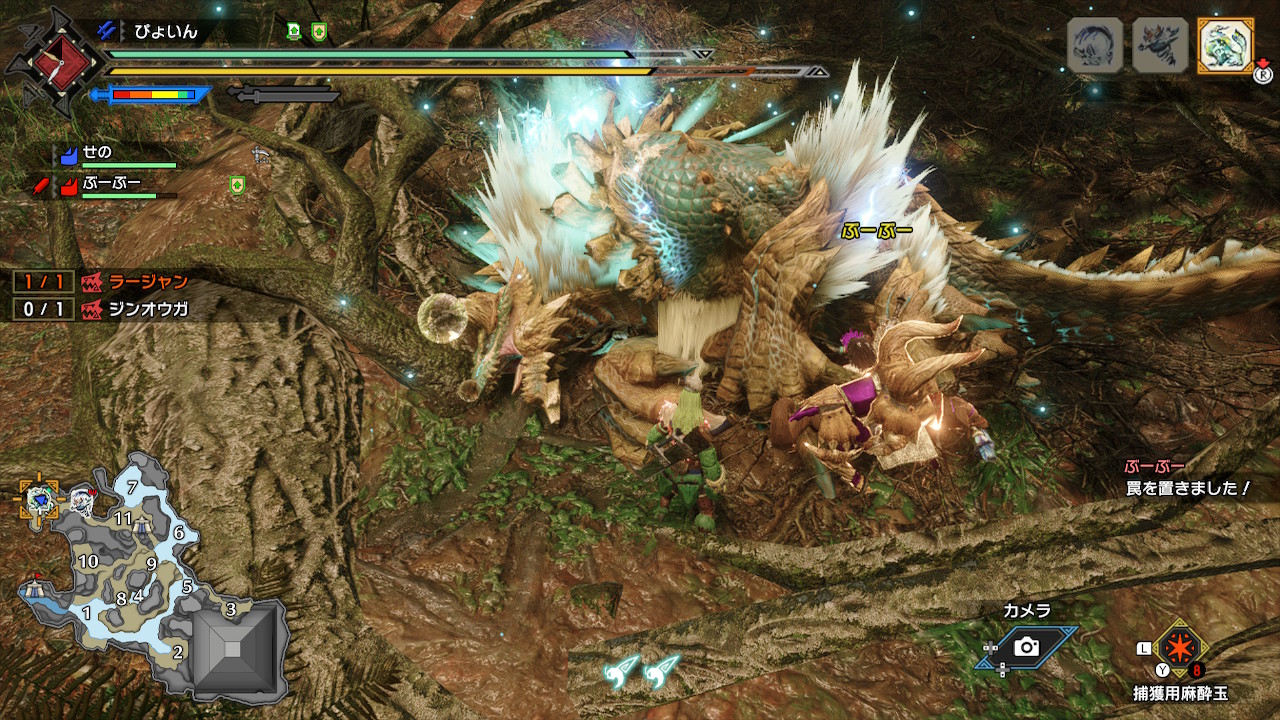The height and width of the screenshot is (720, 1280).
Task: Click the ぶーぶー trap-placed chat message
Action: (1186, 479)
